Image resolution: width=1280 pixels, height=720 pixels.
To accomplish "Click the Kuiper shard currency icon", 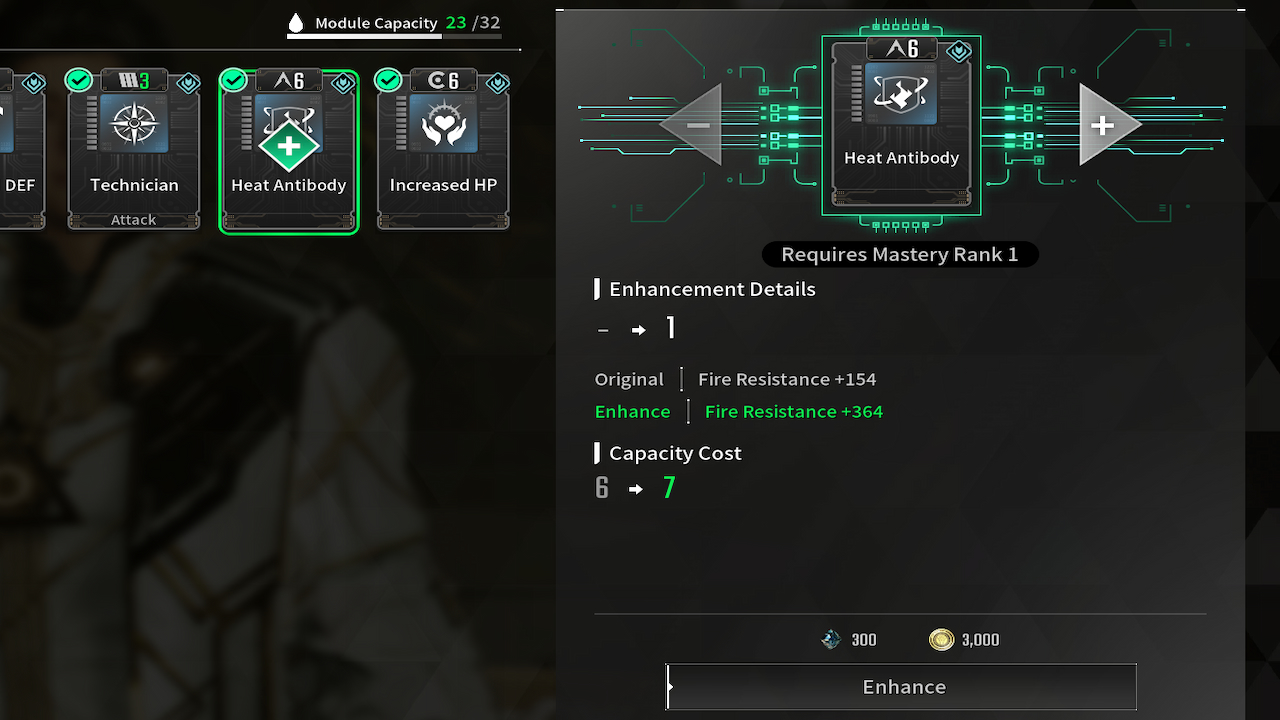I will pos(830,639).
